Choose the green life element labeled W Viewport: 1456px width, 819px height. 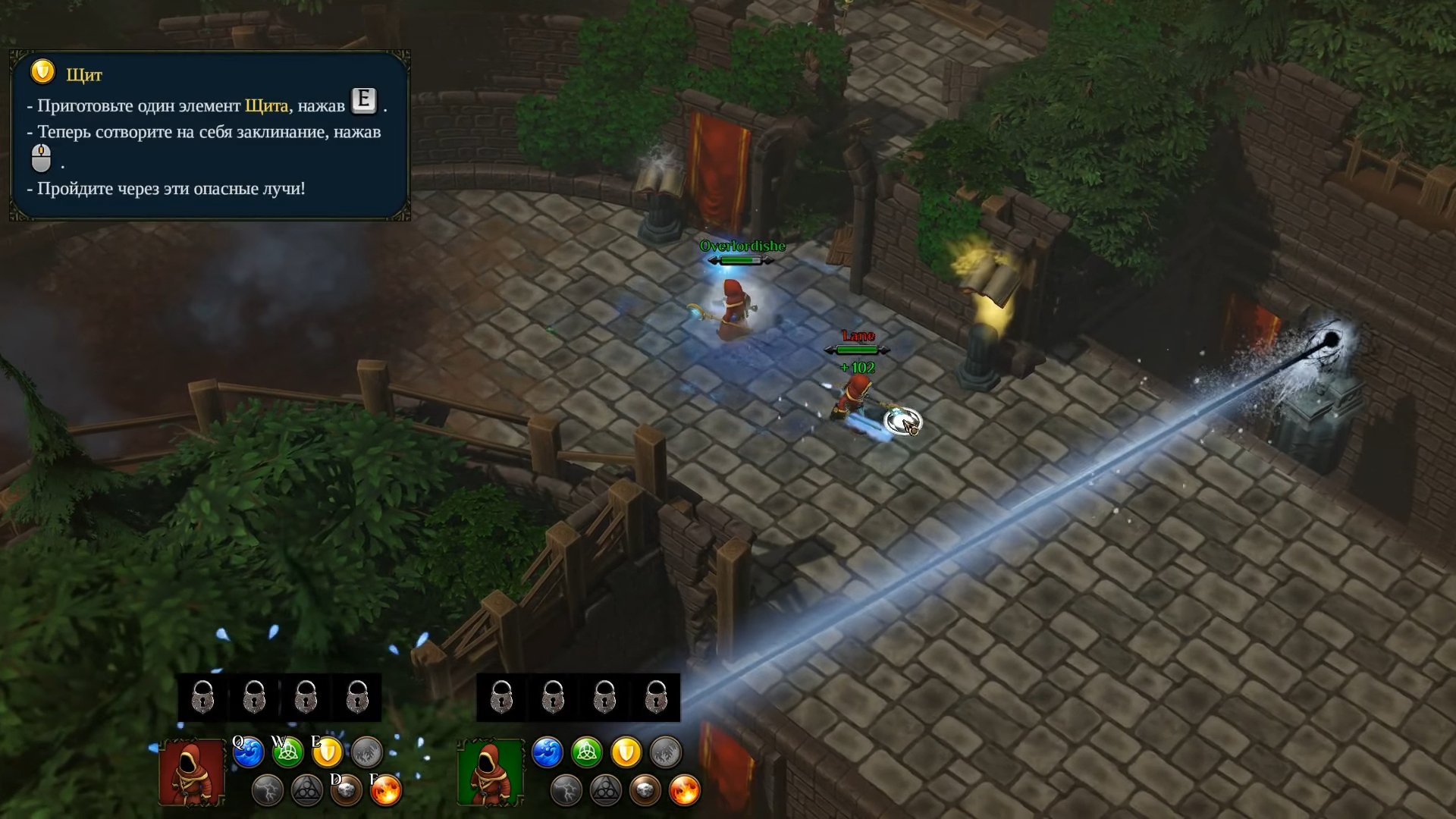pyautogui.click(x=287, y=752)
